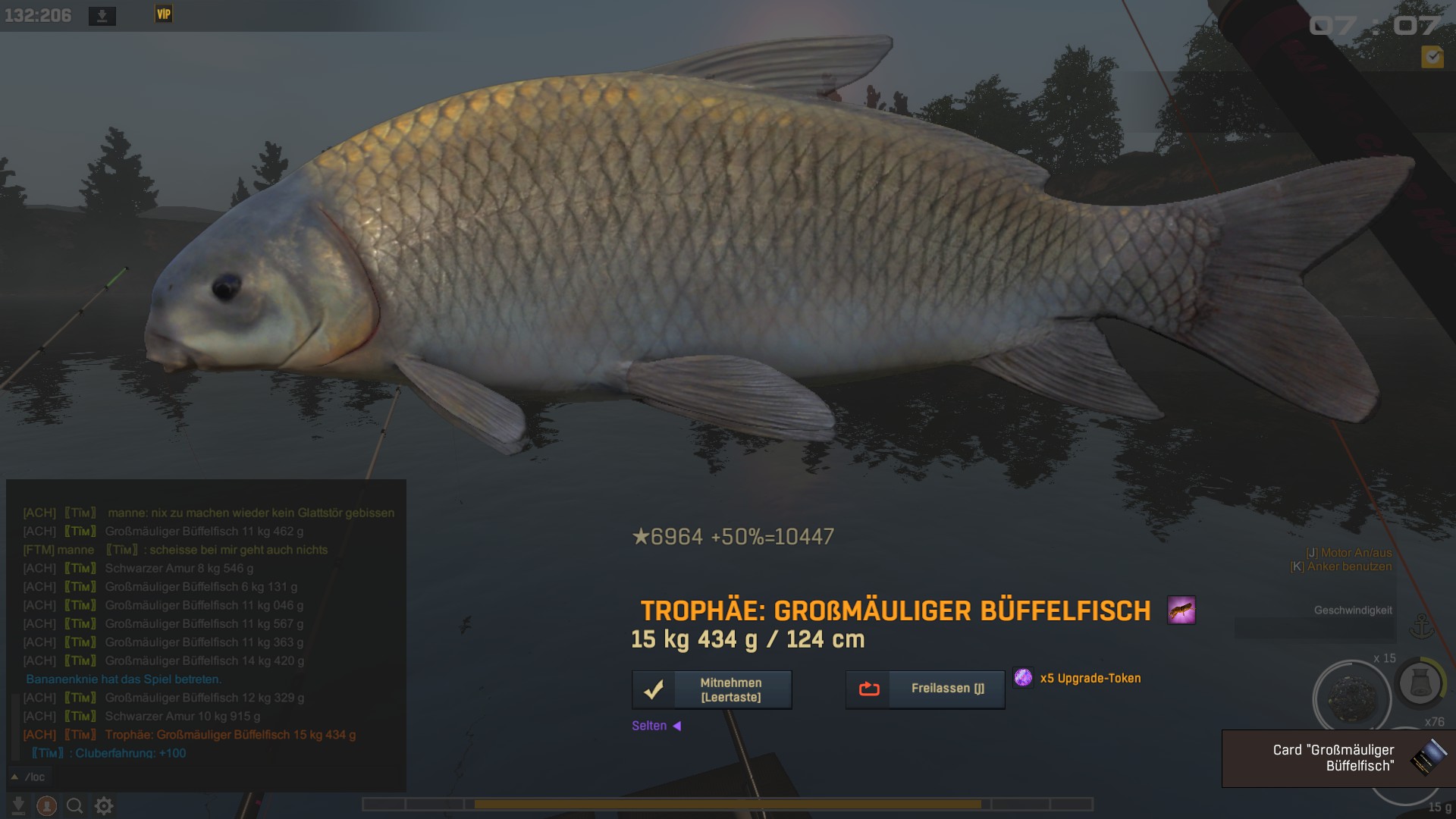Viewport: 1456px width, 819px height.
Task: Click the VIP badge
Action: [164, 14]
